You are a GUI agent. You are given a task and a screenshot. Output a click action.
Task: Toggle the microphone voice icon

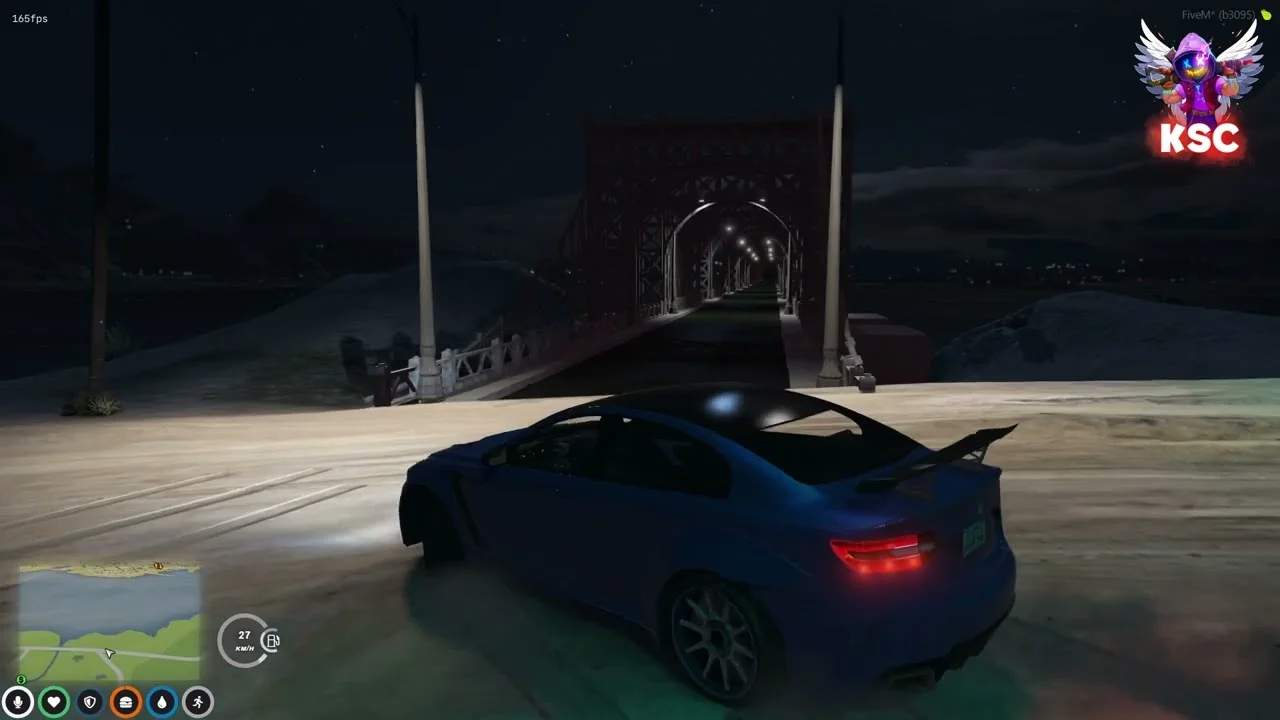click(18, 702)
